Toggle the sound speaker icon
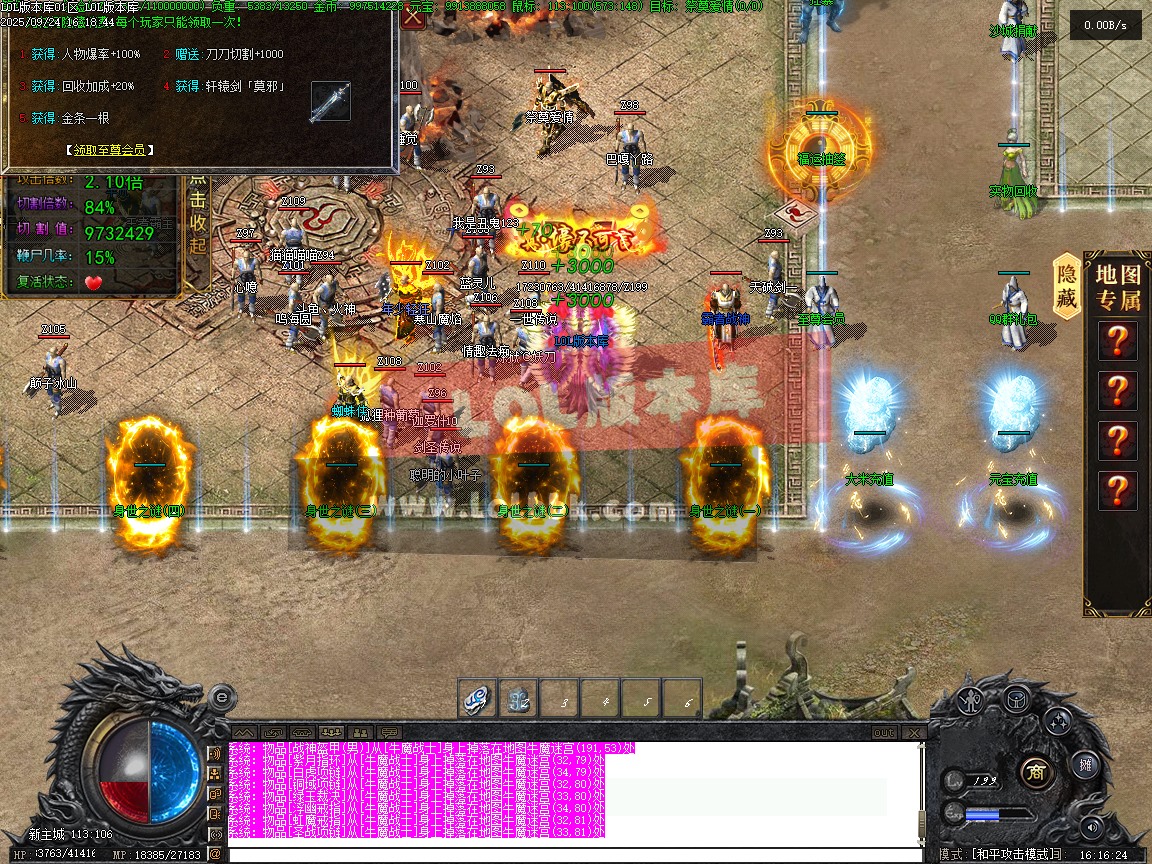Screen dimensions: 1152x864 1093,828
